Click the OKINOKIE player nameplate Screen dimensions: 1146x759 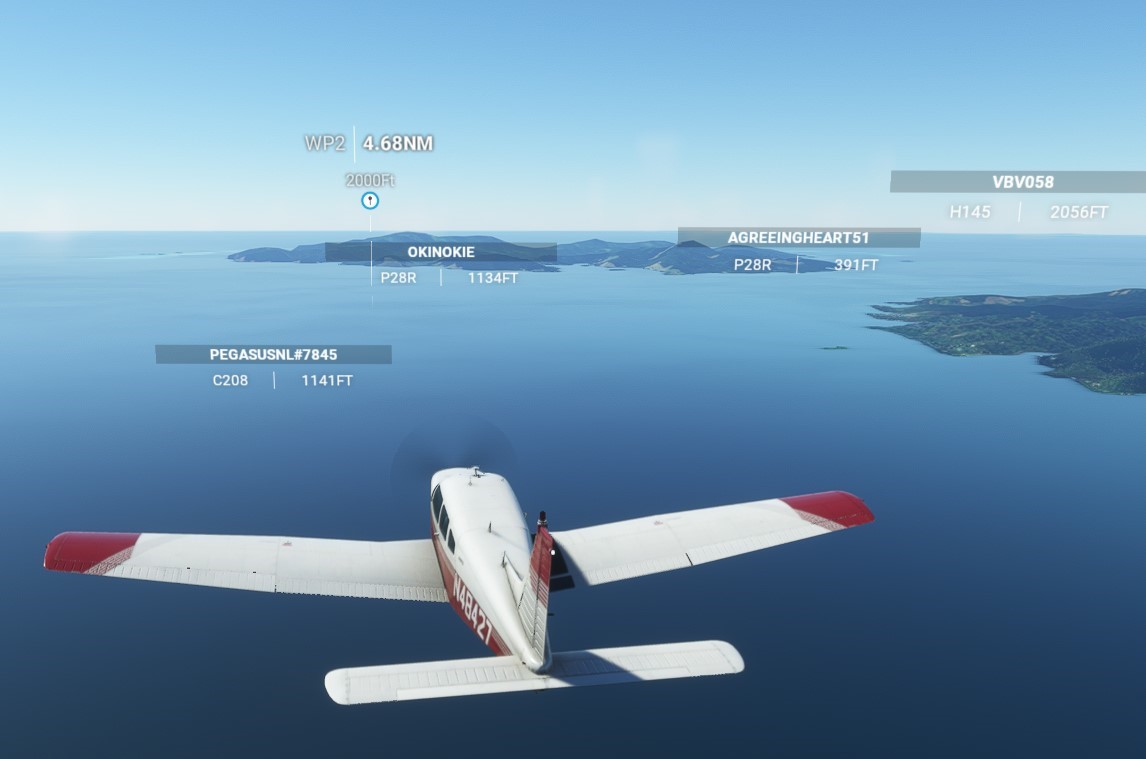tap(441, 252)
